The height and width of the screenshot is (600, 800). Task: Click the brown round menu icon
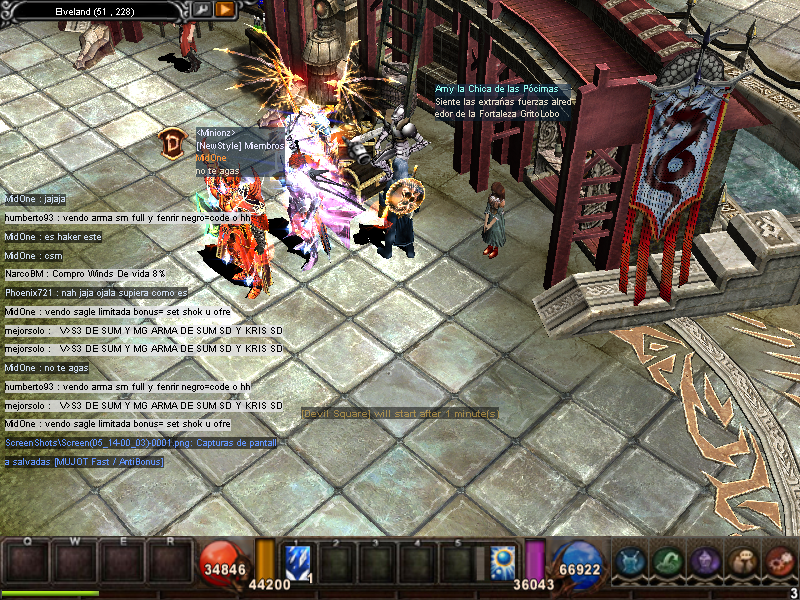pos(741,562)
